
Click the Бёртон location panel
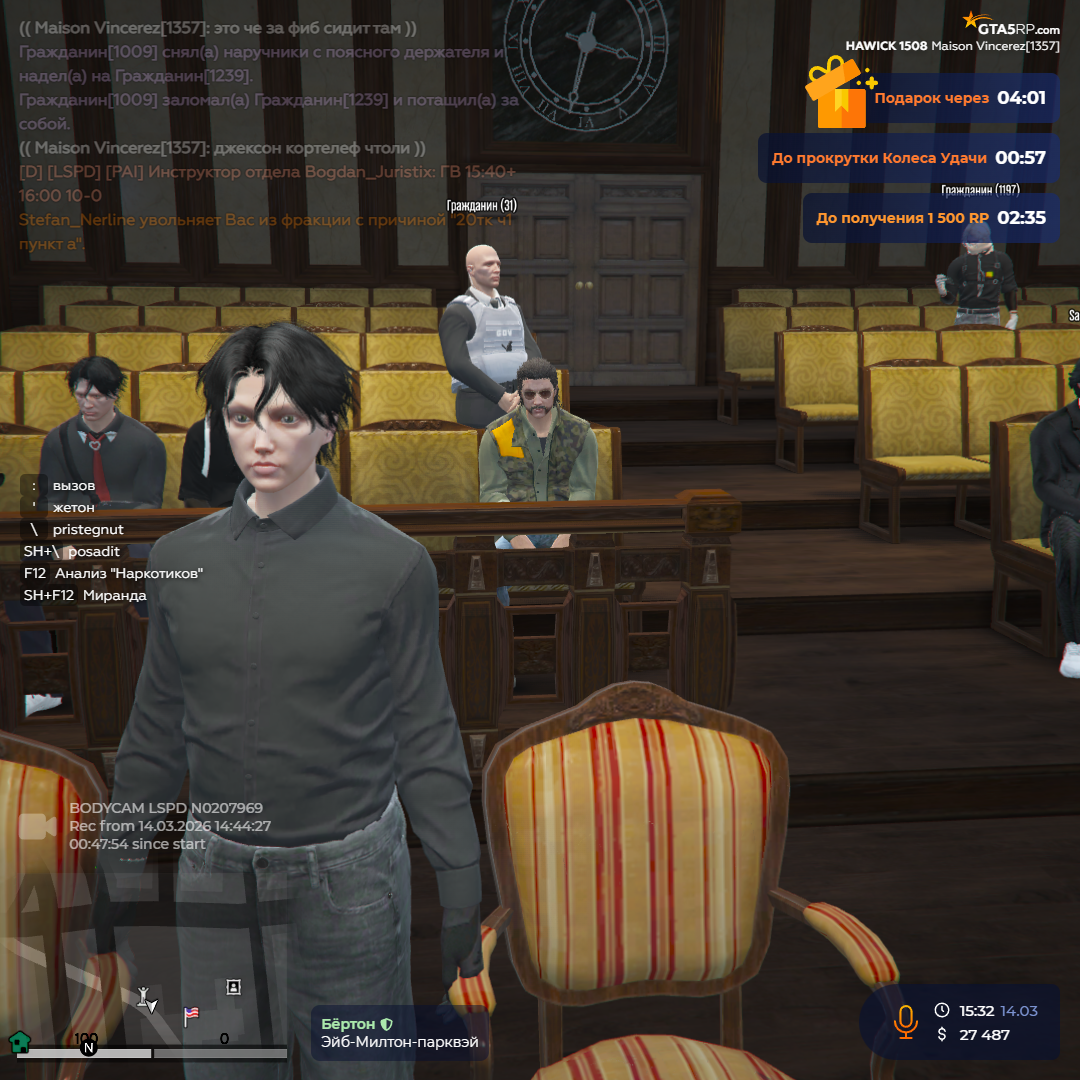click(400, 1033)
